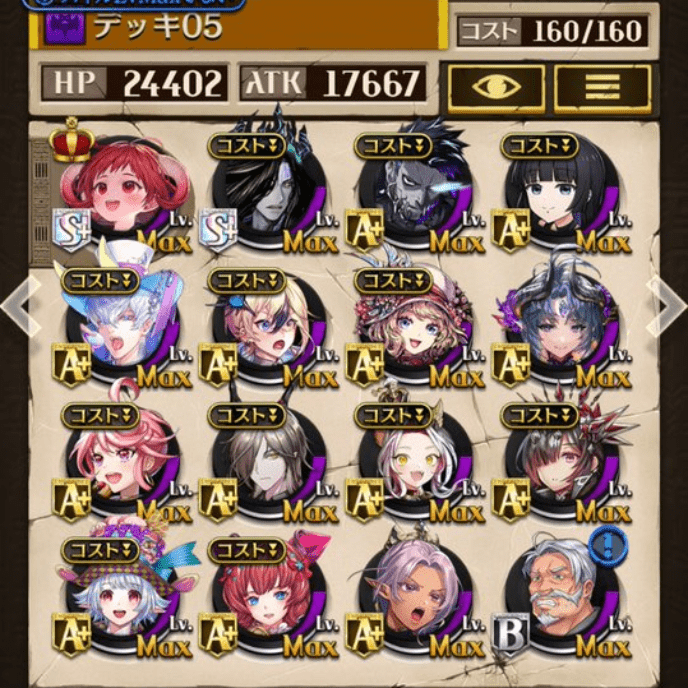The width and height of the screenshot is (688, 688).
Task: Go to the previous deck with left arrow
Action: click(18, 306)
